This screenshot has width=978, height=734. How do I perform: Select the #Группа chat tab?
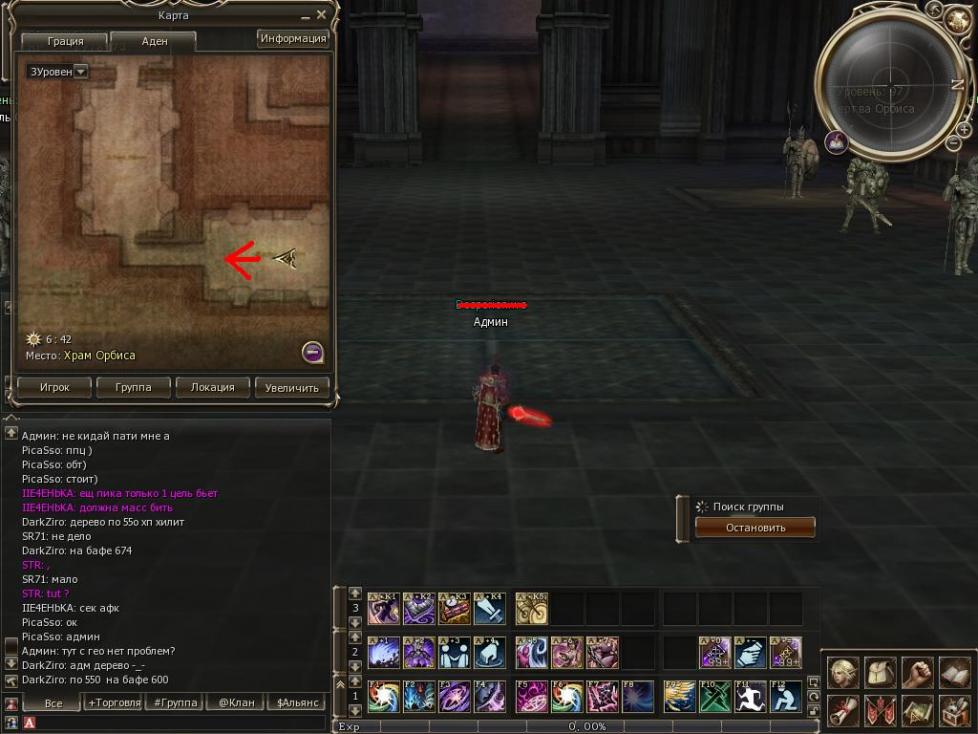[173, 703]
